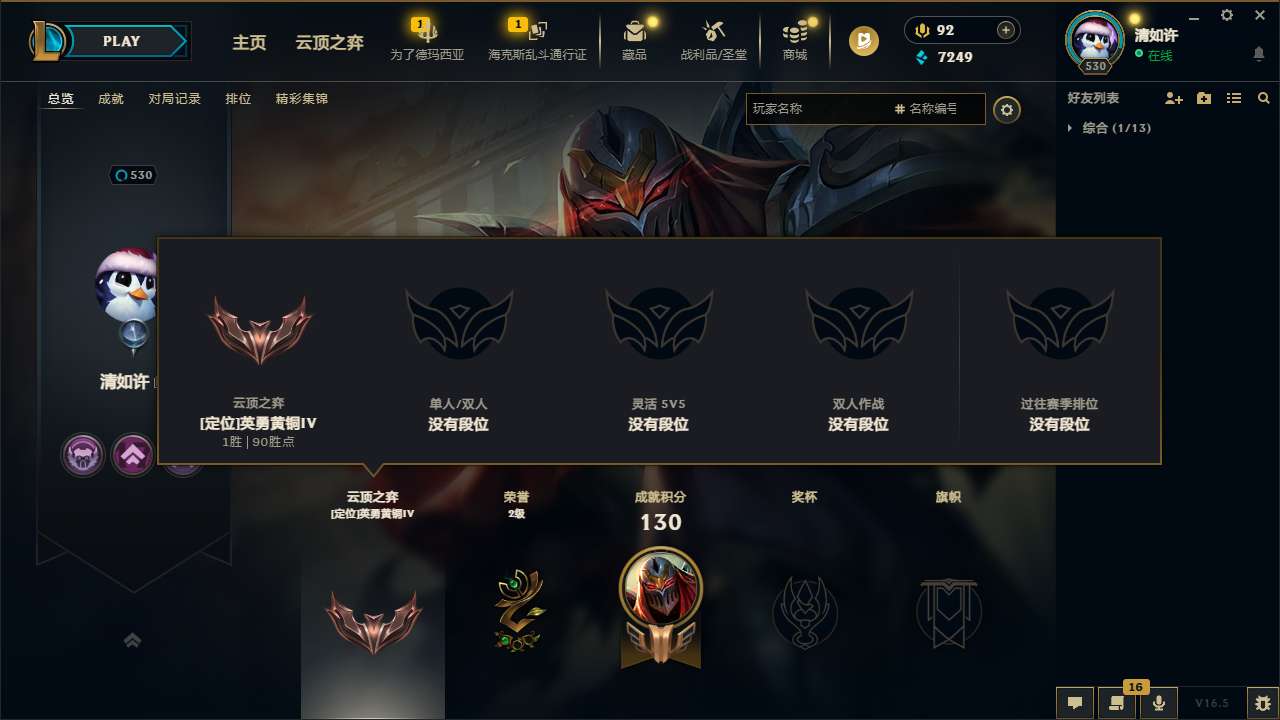Collapse the profile banner with the bottom chevron

(x=133, y=639)
